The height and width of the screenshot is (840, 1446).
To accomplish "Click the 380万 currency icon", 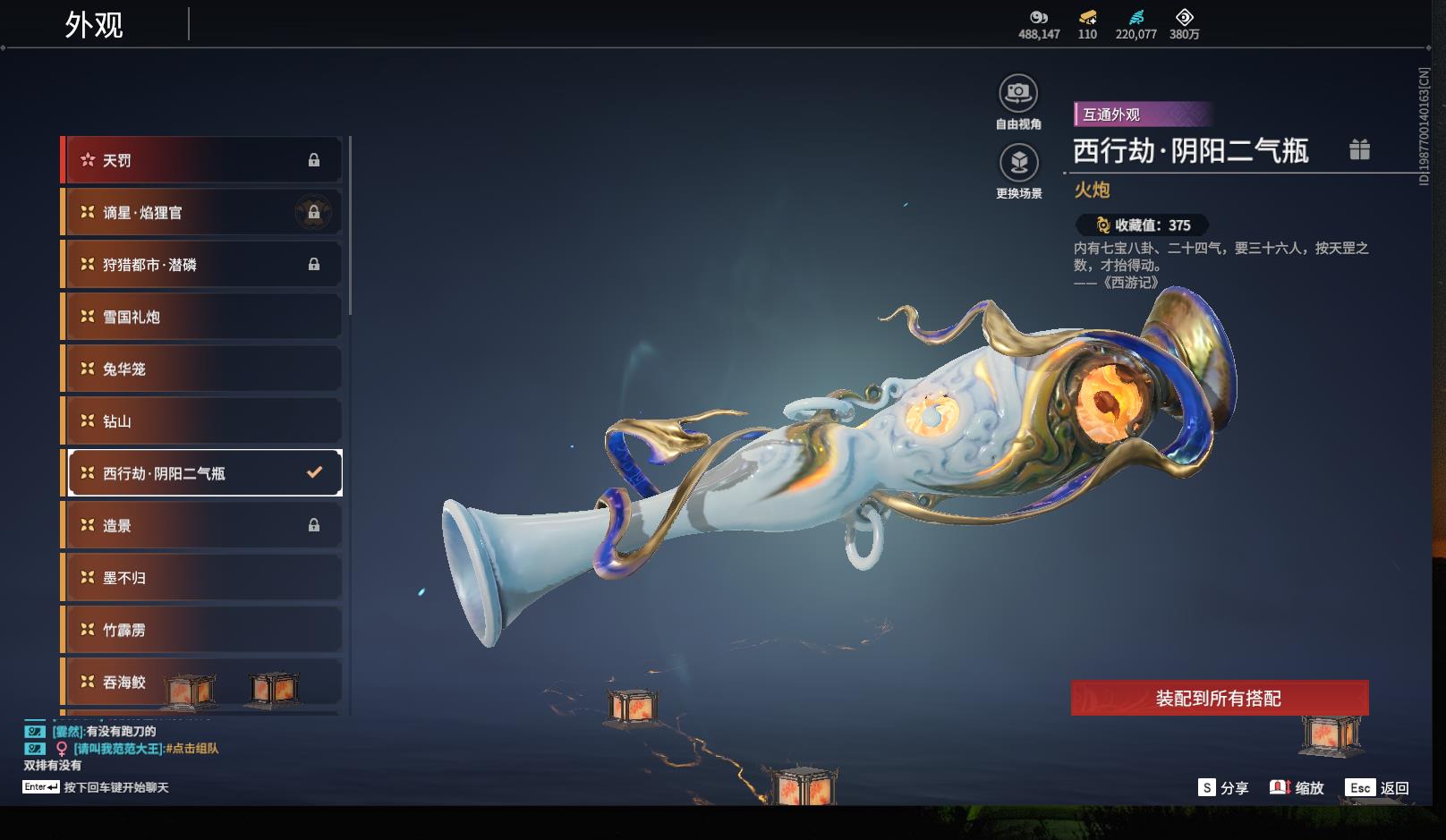I will [1184, 17].
